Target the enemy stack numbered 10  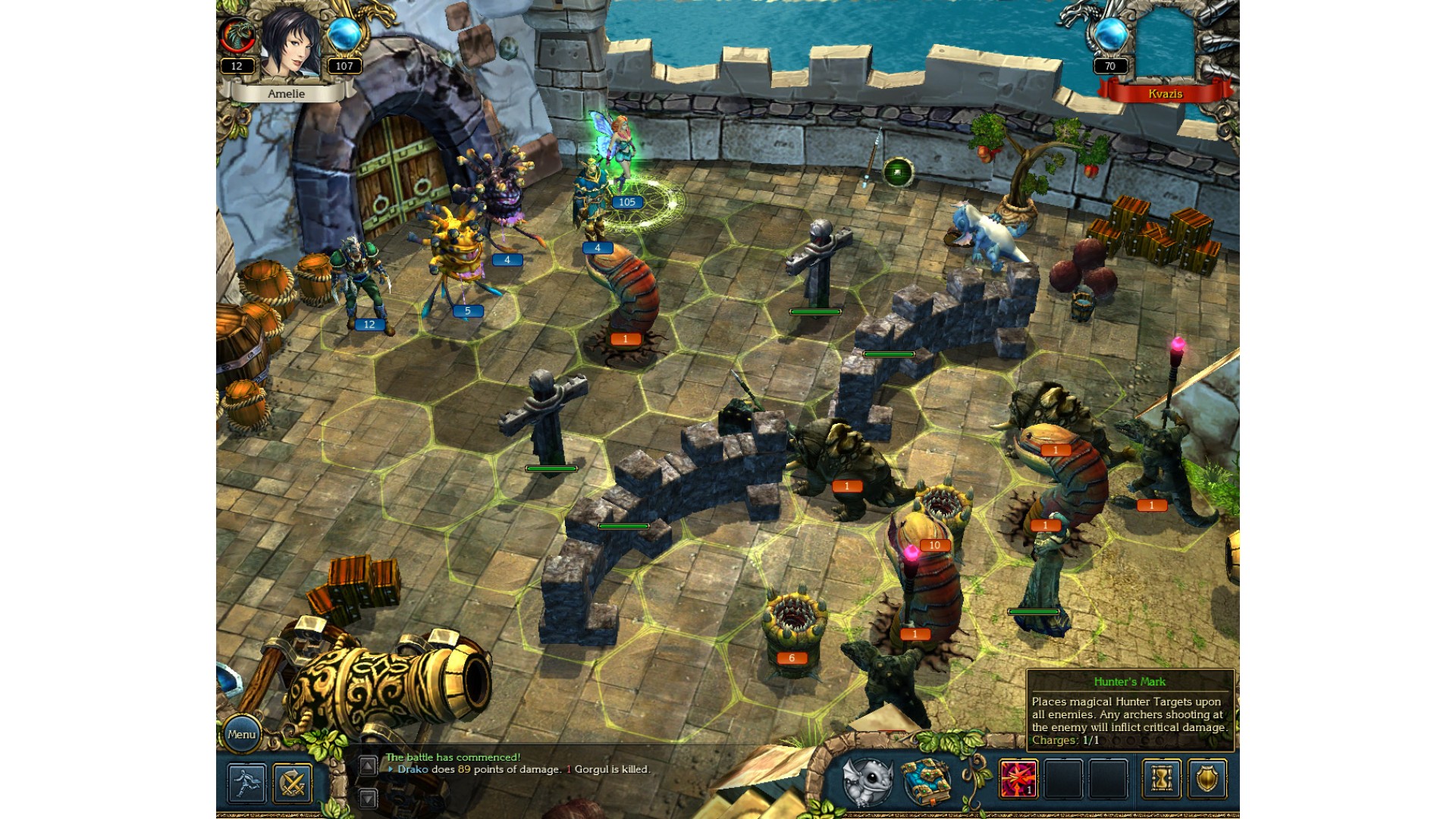click(943, 510)
